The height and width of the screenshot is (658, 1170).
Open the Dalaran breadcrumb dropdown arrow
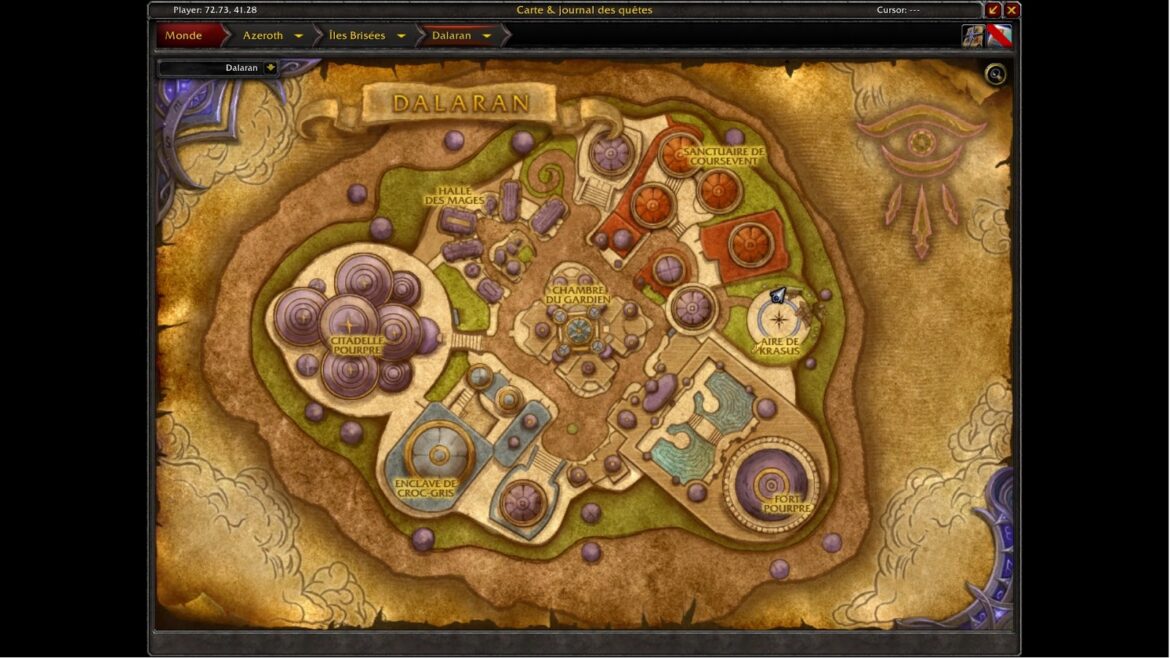[x=487, y=36]
